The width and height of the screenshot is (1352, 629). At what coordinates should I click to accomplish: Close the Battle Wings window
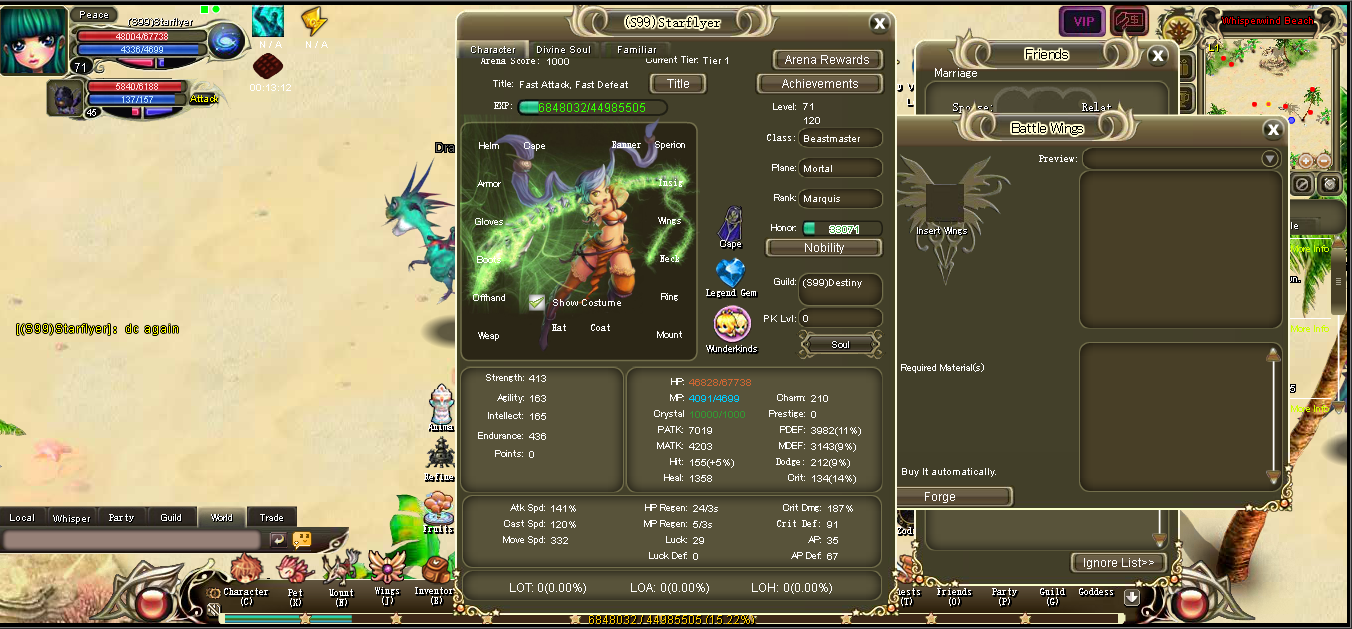[1273, 129]
